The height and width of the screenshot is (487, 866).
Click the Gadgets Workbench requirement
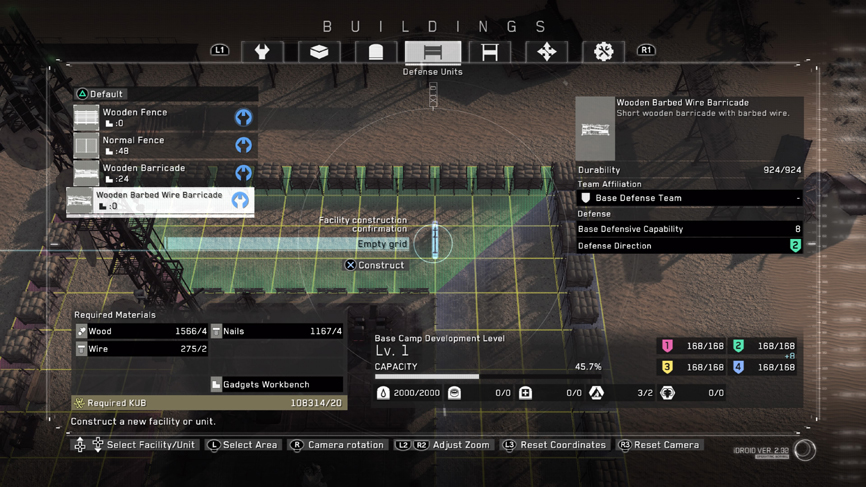tap(275, 384)
